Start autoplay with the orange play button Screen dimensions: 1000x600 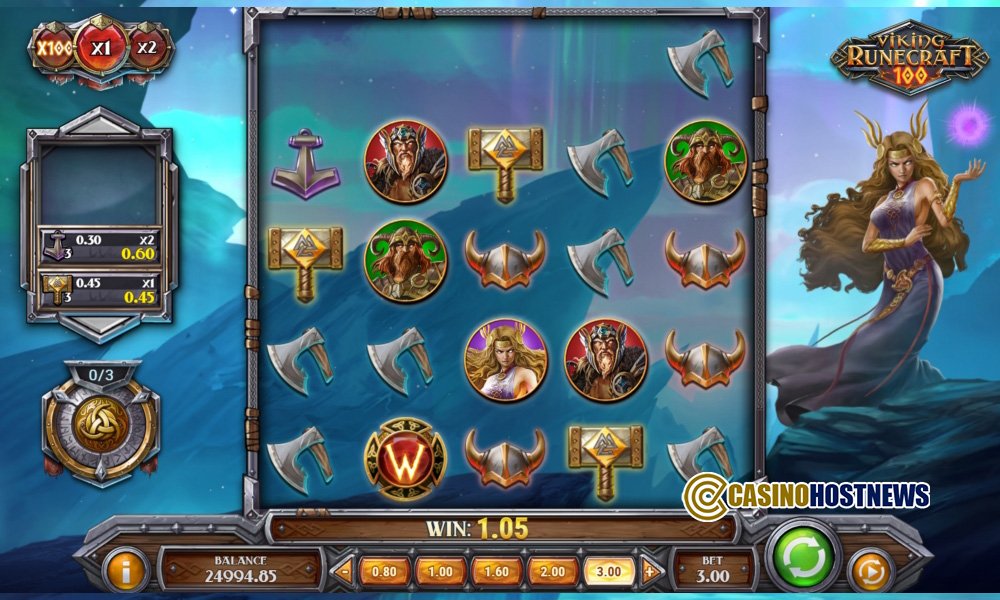870,571
